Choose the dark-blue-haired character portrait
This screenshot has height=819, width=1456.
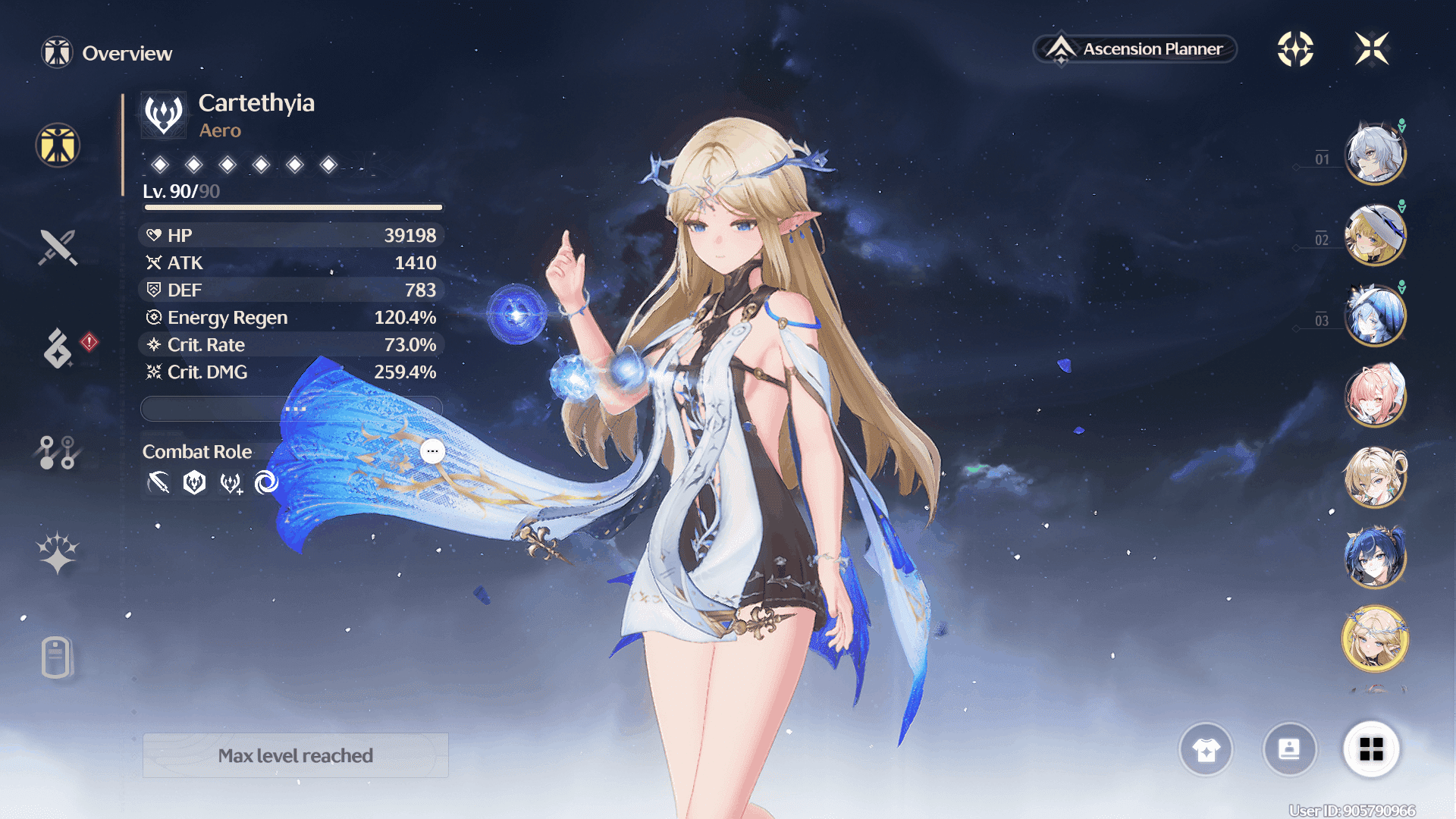[x=1375, y=558]
